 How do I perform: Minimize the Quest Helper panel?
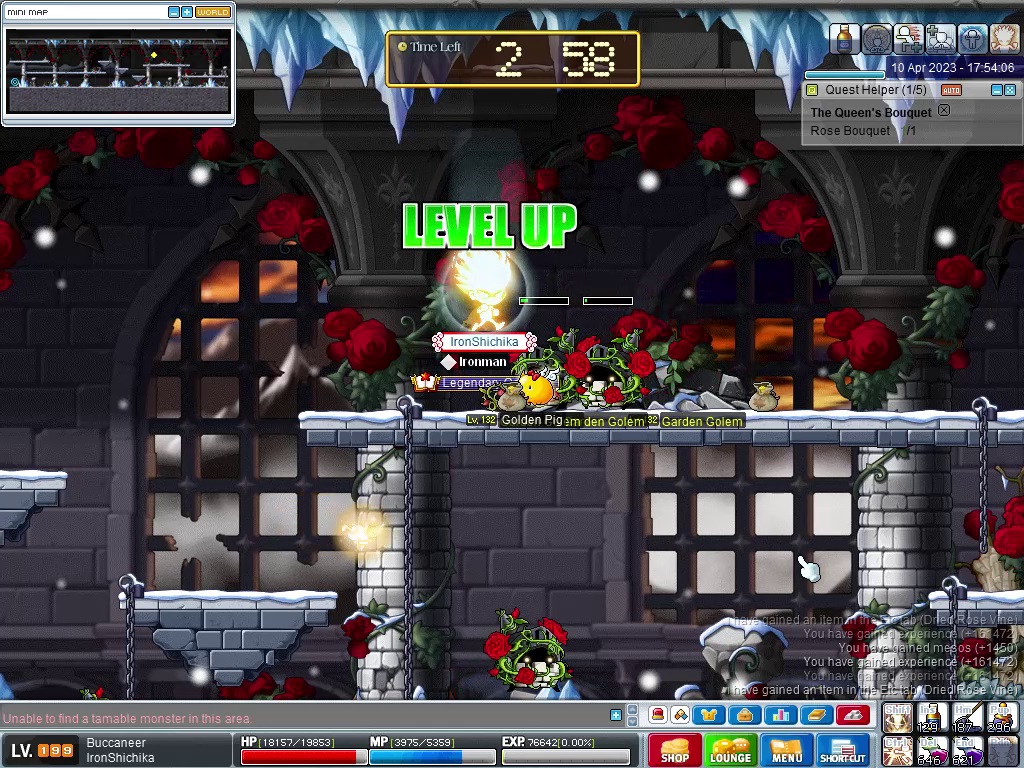[x=996, y=90]
